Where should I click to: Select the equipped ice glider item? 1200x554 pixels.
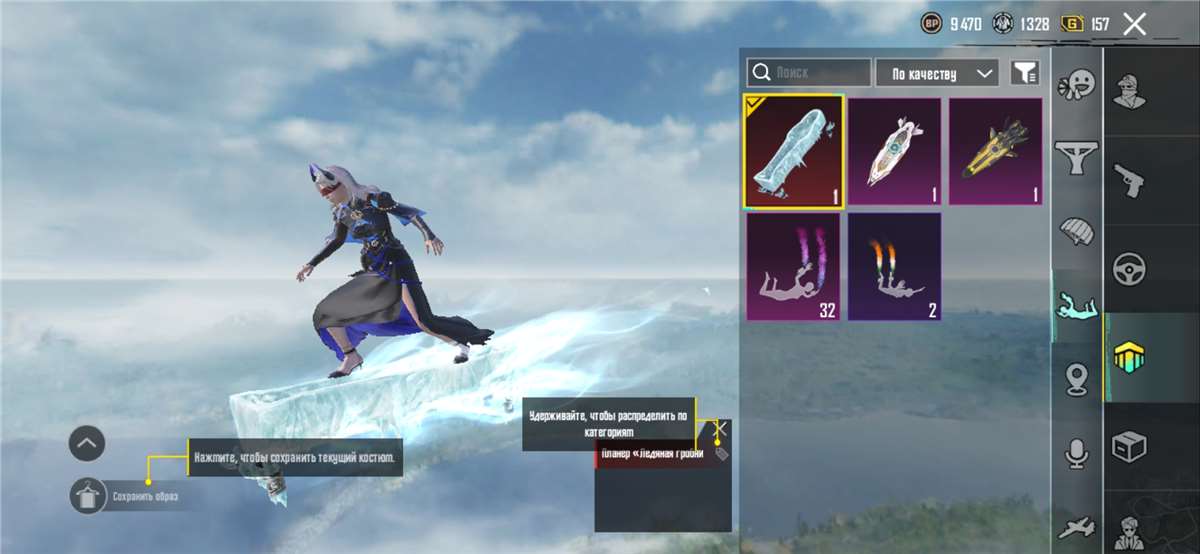coord(794,152)
